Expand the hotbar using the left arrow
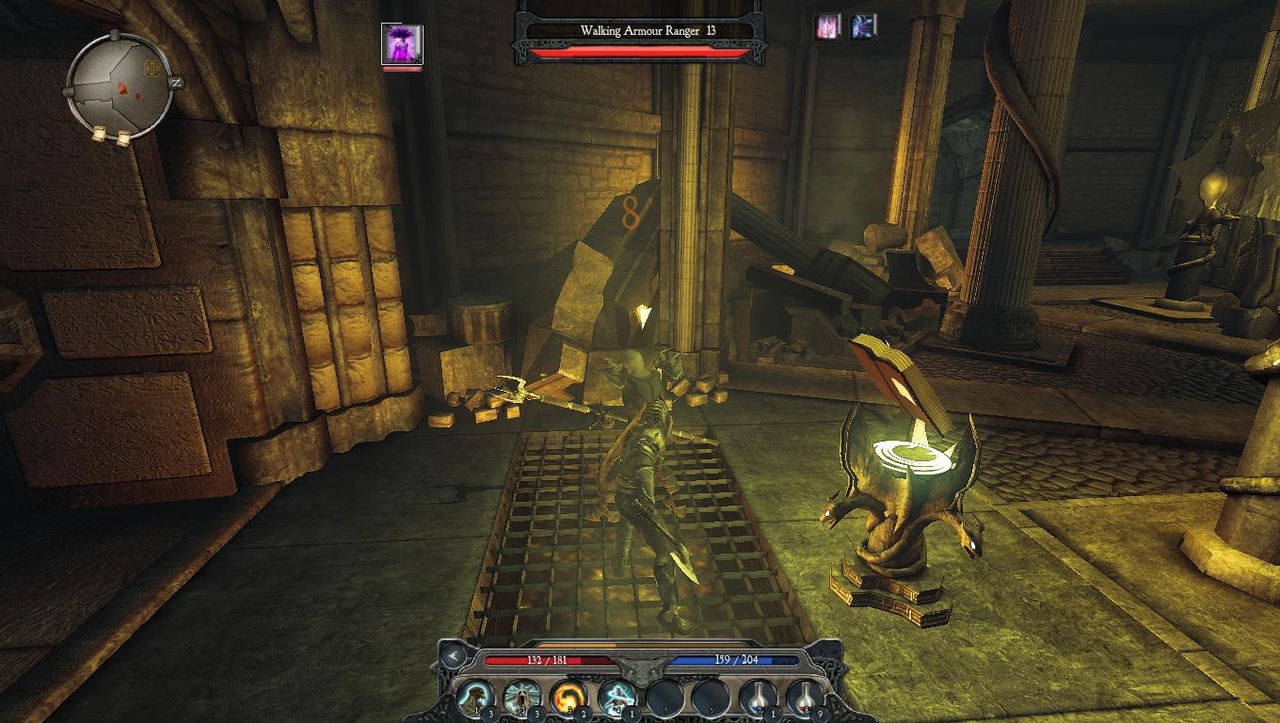Image resolution: width=1280 pixels, height=723 pixels. coord(453,655)
